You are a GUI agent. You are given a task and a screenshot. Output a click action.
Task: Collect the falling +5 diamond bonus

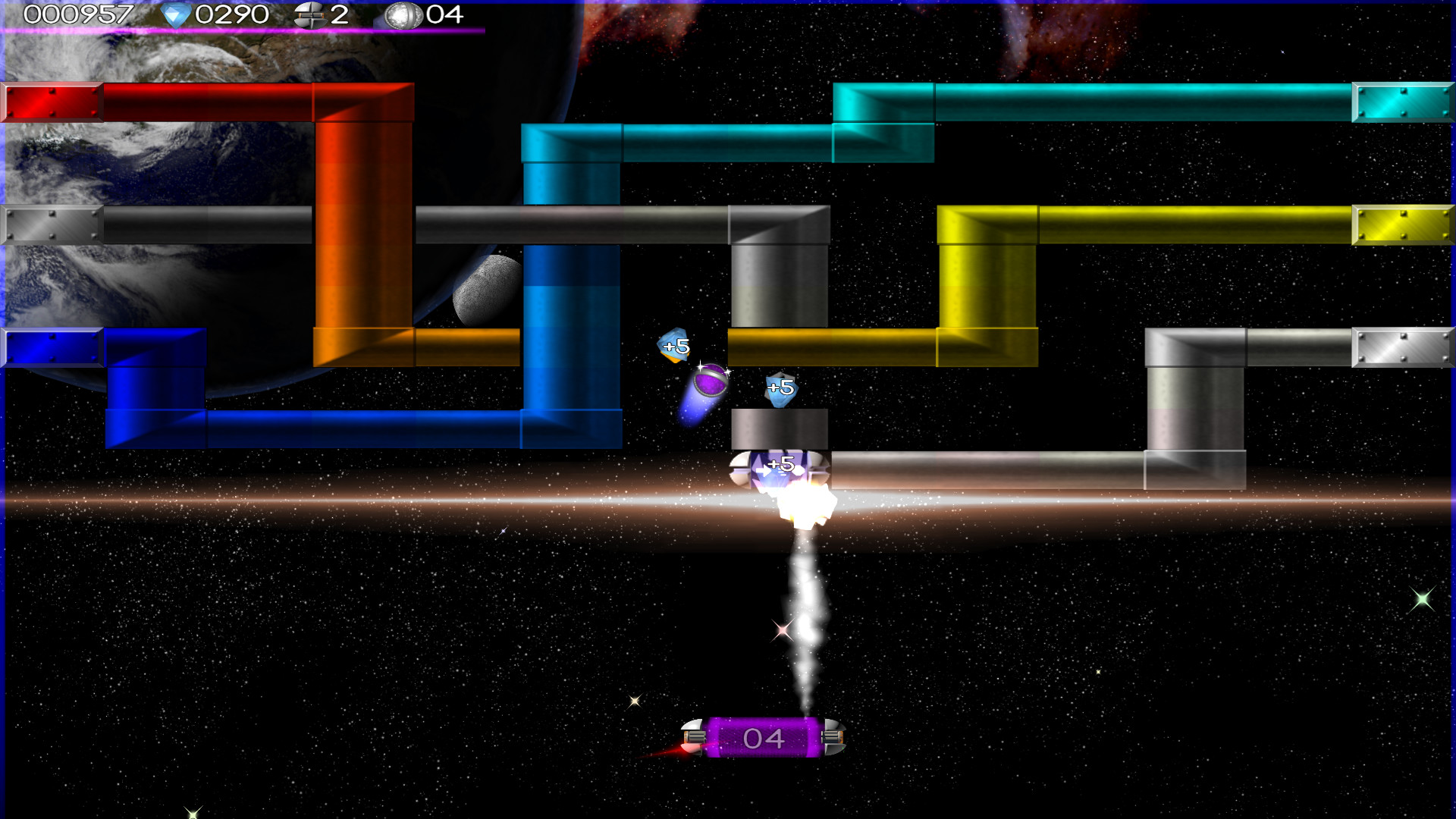click(x=673, y=346)
